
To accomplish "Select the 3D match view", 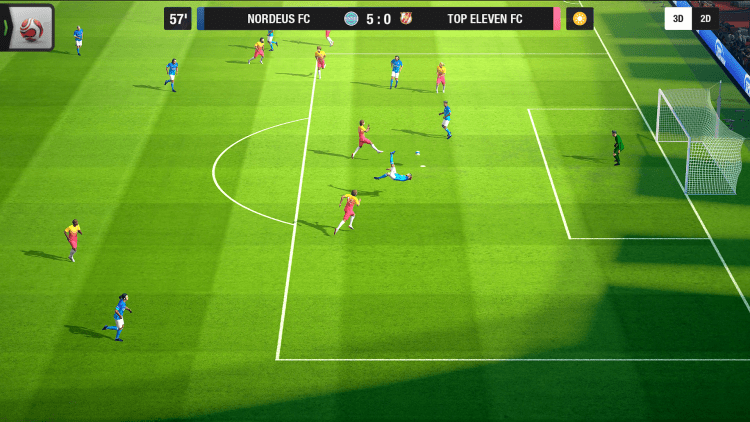I will (x=677, y=19).
